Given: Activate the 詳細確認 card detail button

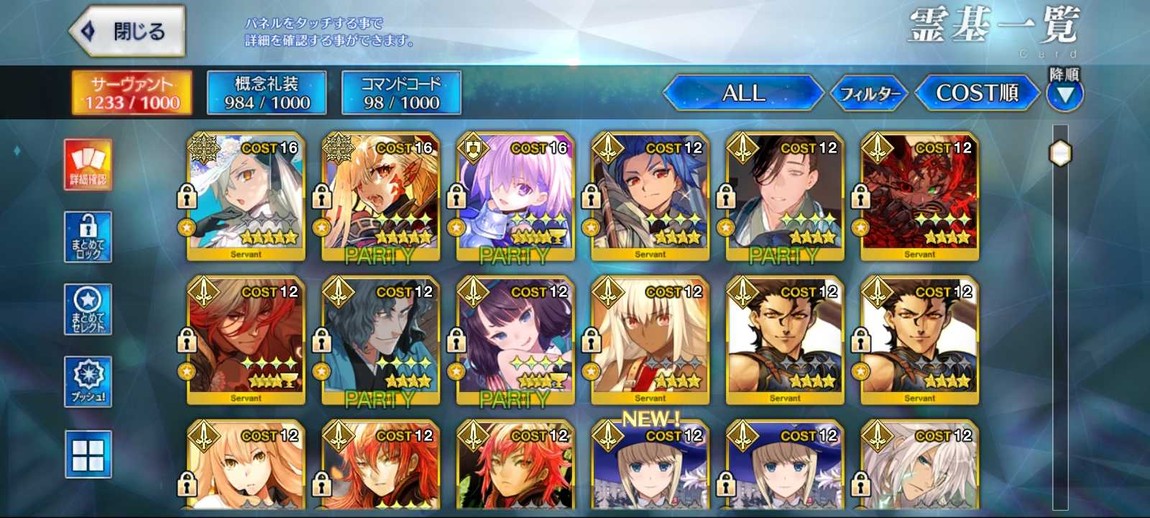Looking at the screenshot, I should tap(88, 164).
